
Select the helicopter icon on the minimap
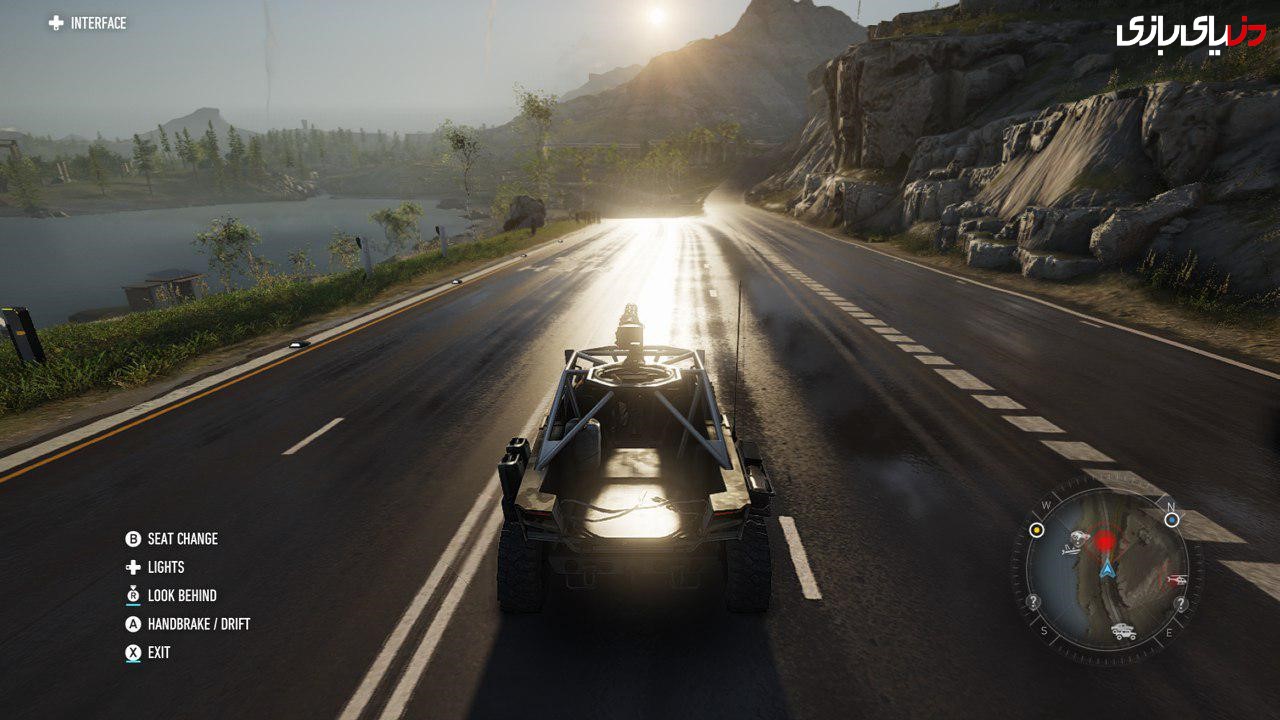tap(1177, 579)
